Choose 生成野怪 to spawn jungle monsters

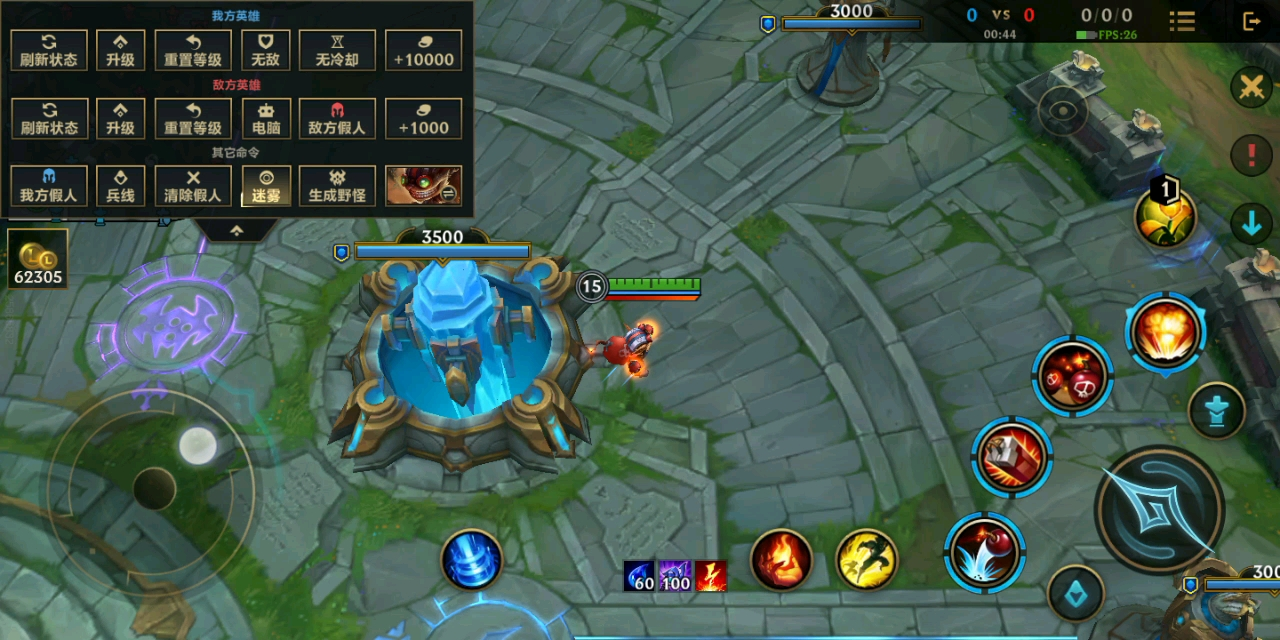[x=337, y=186]
